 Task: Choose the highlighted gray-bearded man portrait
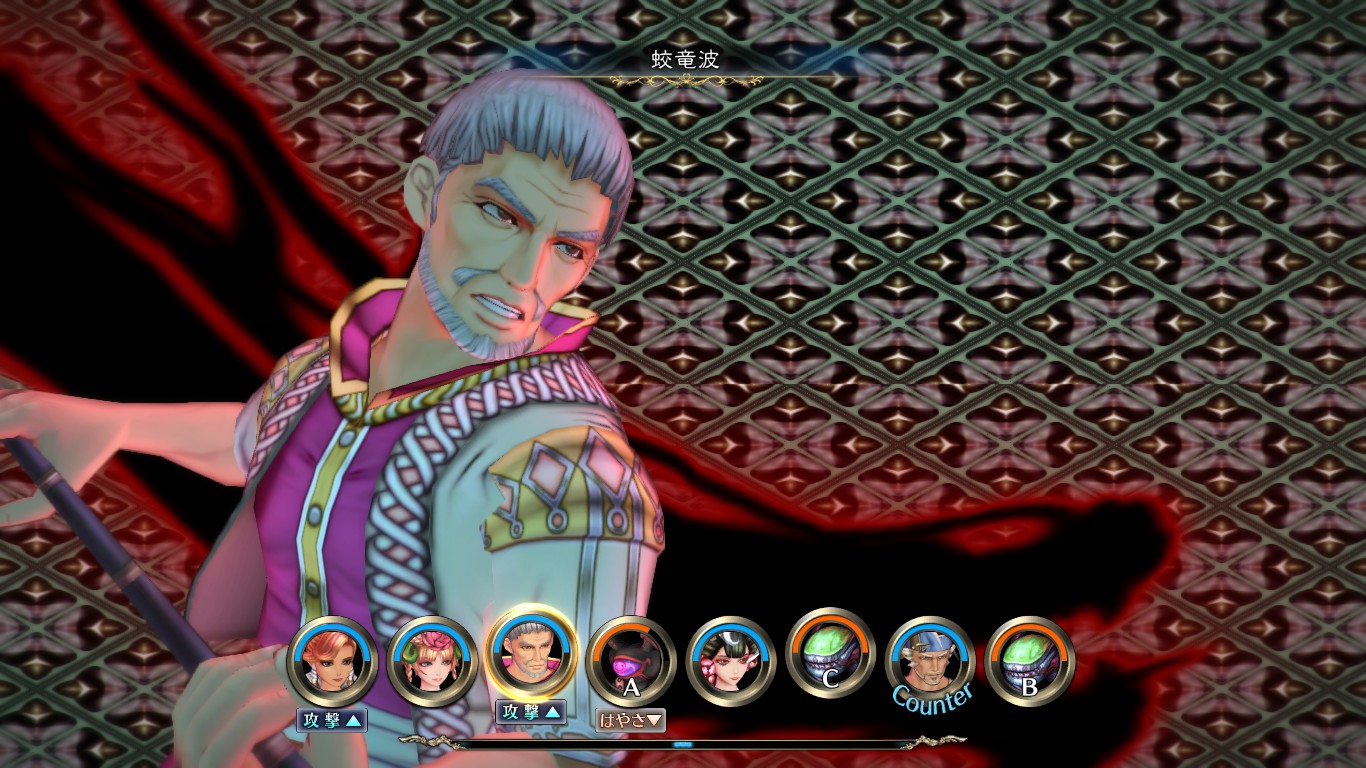pyautogui.click(x=531, y=655)
